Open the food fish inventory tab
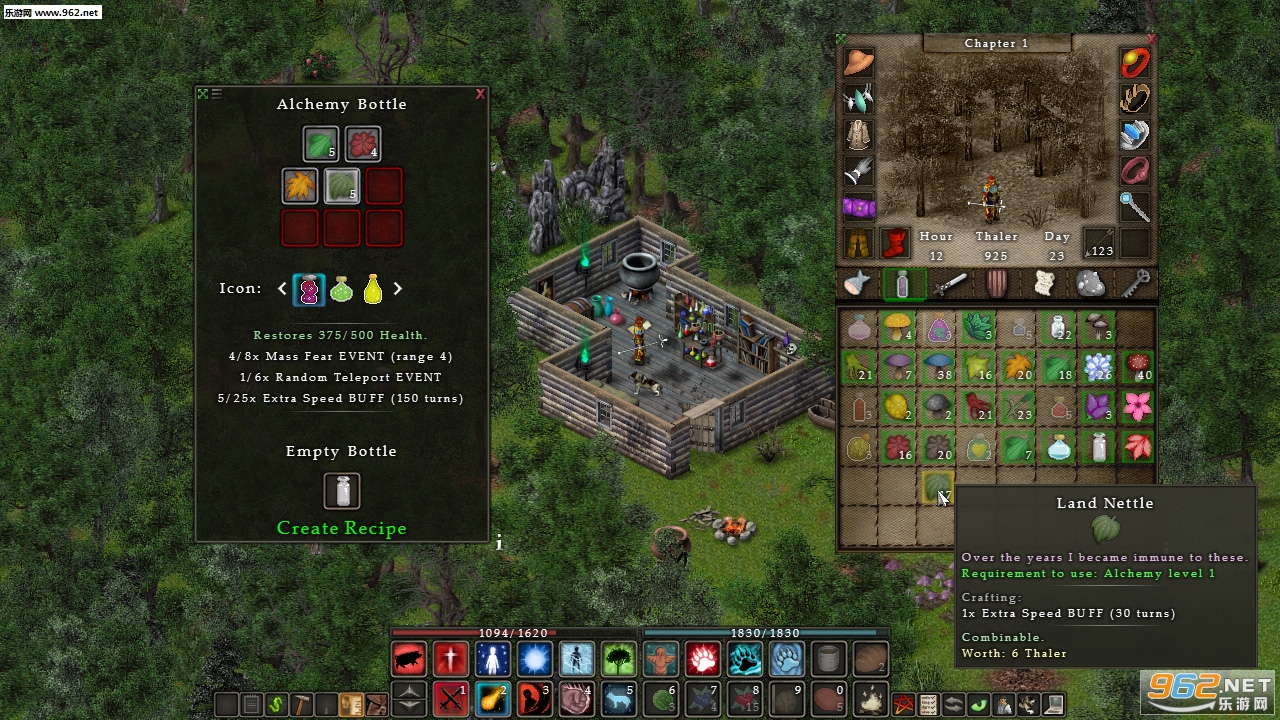Viewport: 1280px width, 720px height. click(857, 284)
